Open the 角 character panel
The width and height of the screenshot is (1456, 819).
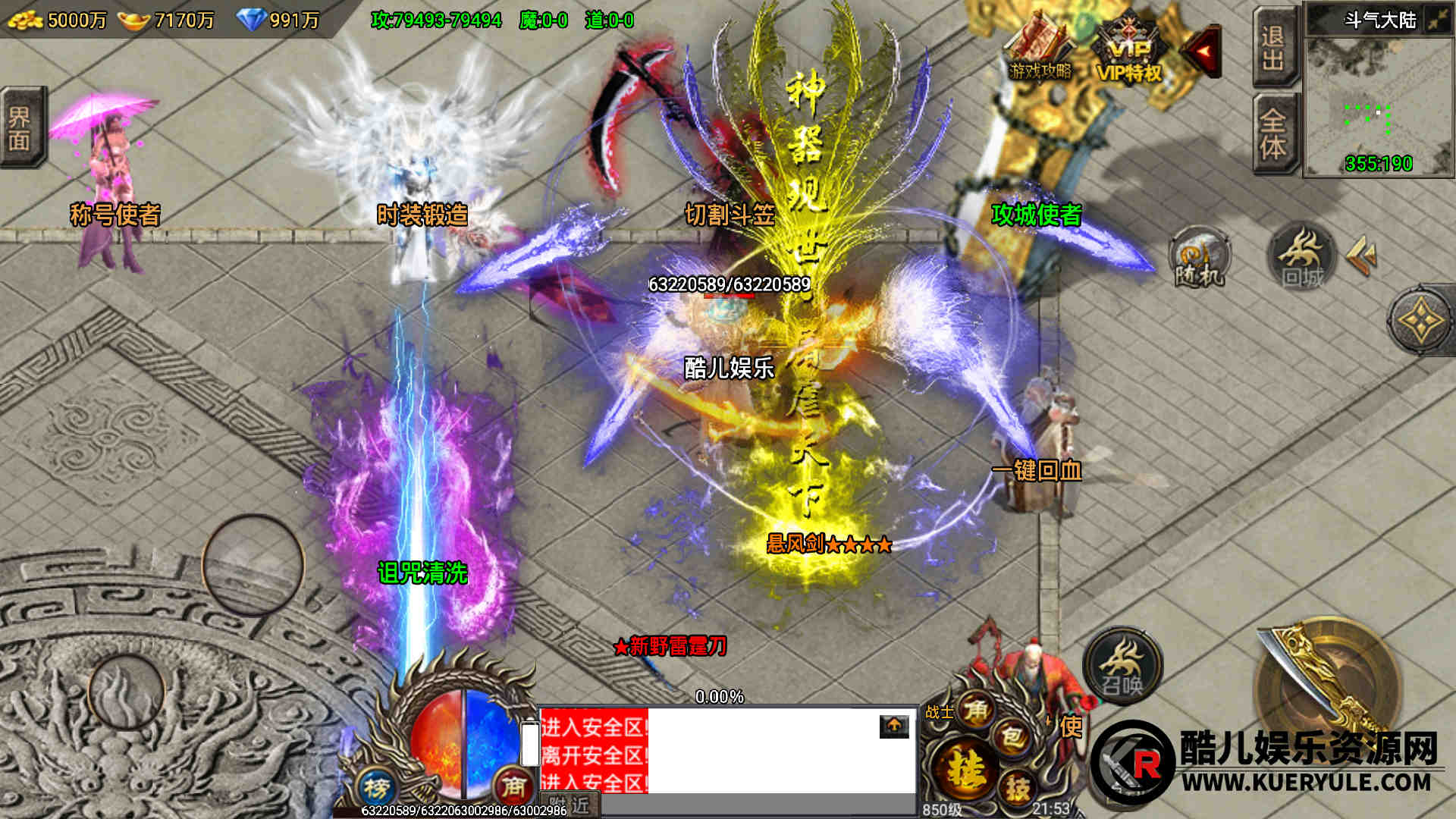(x=976, y=710)
